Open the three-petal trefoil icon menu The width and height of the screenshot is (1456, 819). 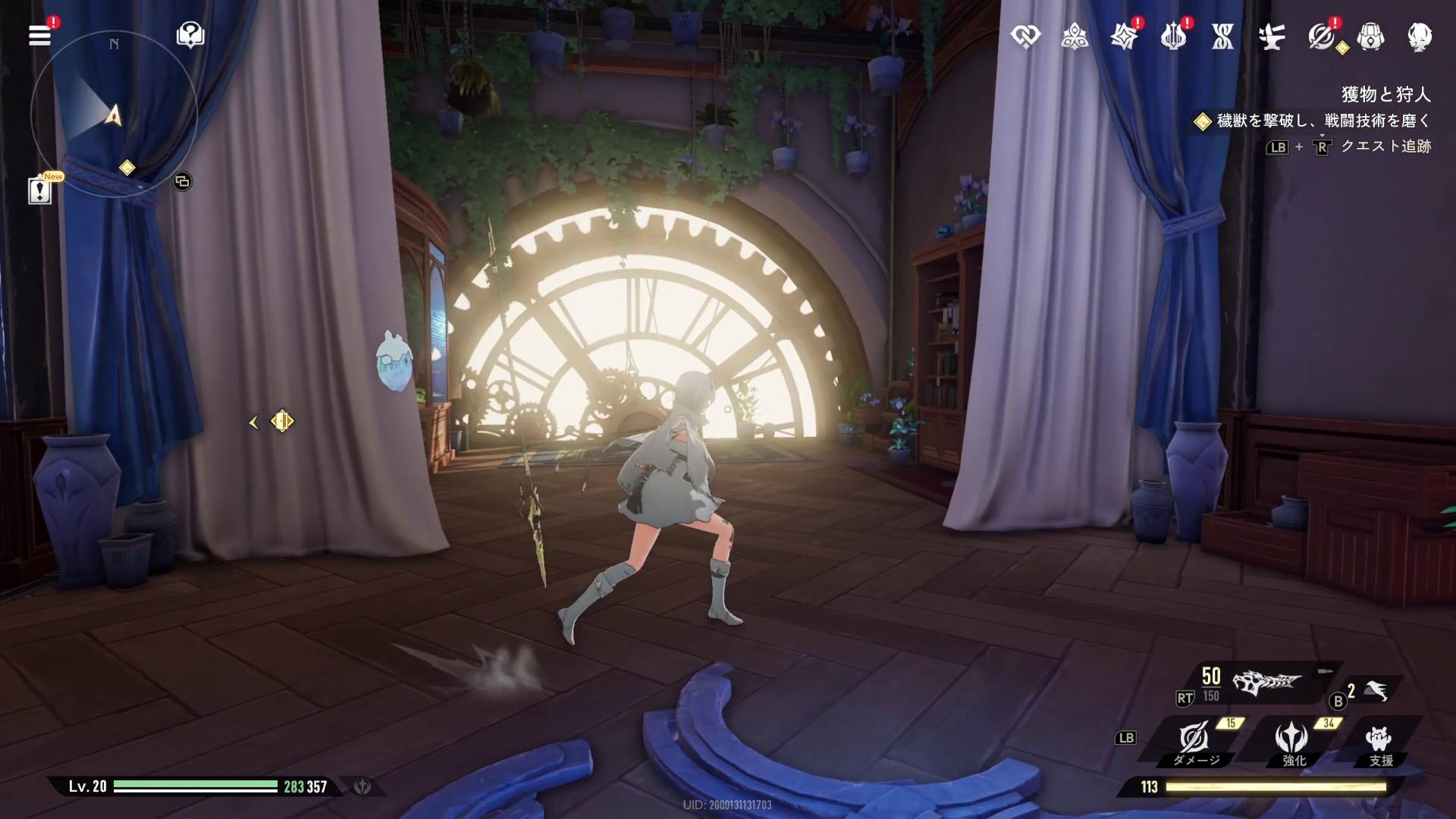click(1075, 36)
